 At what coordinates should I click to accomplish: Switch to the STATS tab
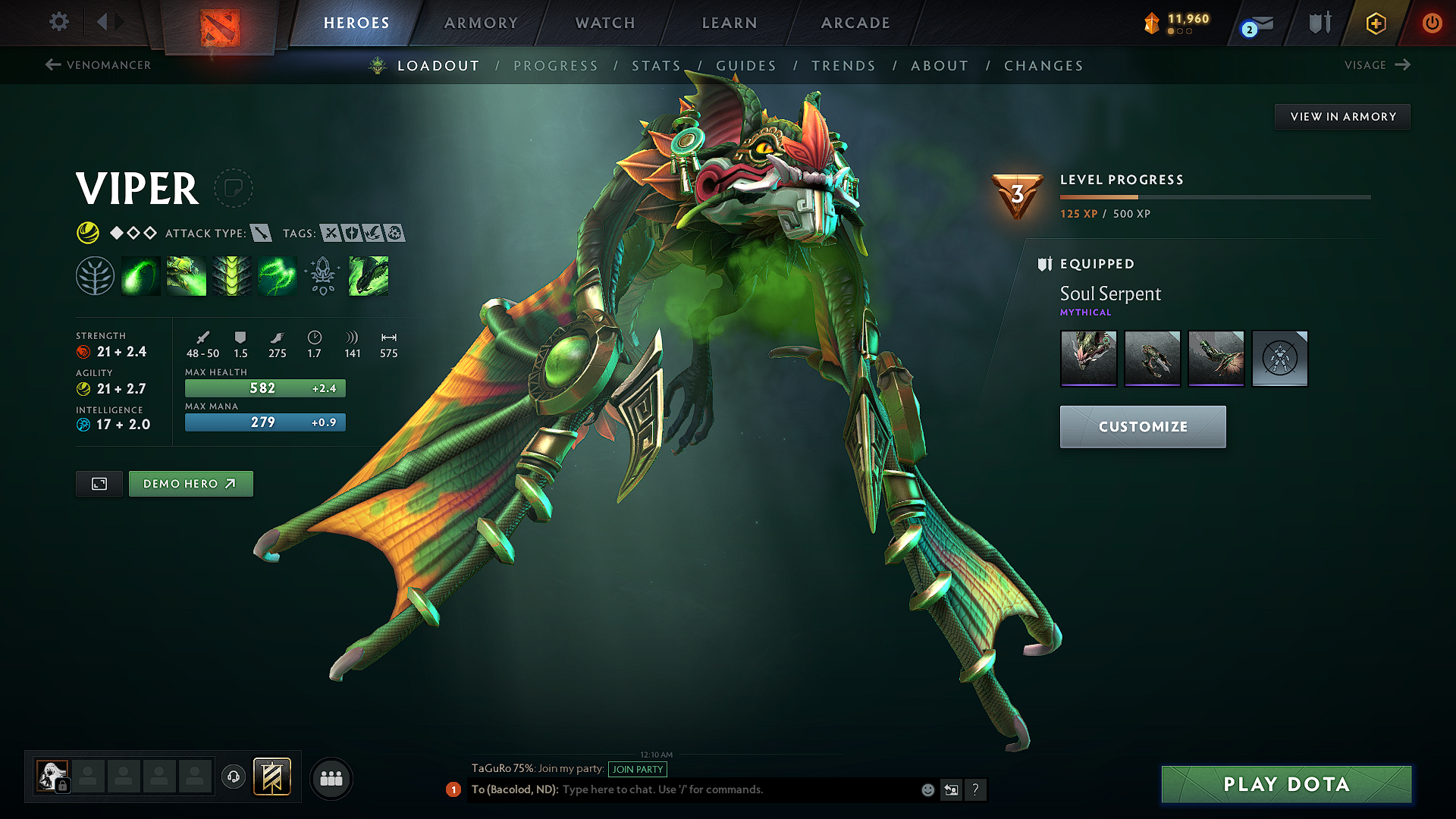[x=656, y=66]
